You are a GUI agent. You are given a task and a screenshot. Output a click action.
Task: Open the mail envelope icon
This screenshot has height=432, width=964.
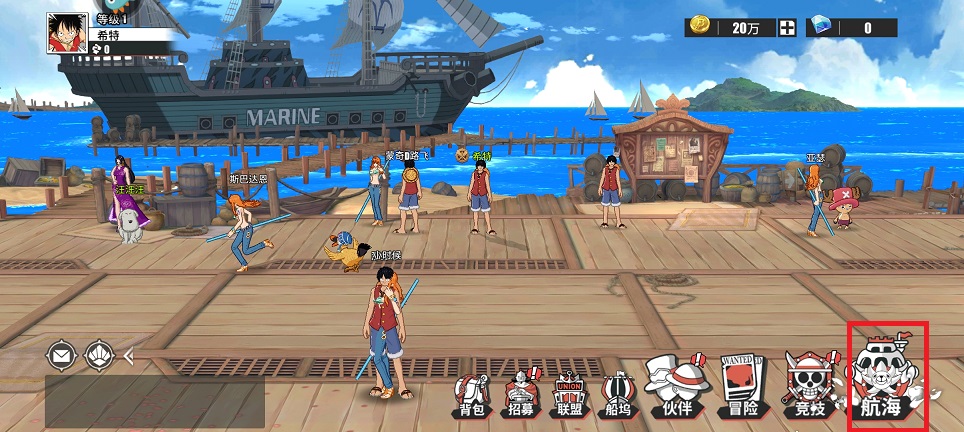point(62,354)
